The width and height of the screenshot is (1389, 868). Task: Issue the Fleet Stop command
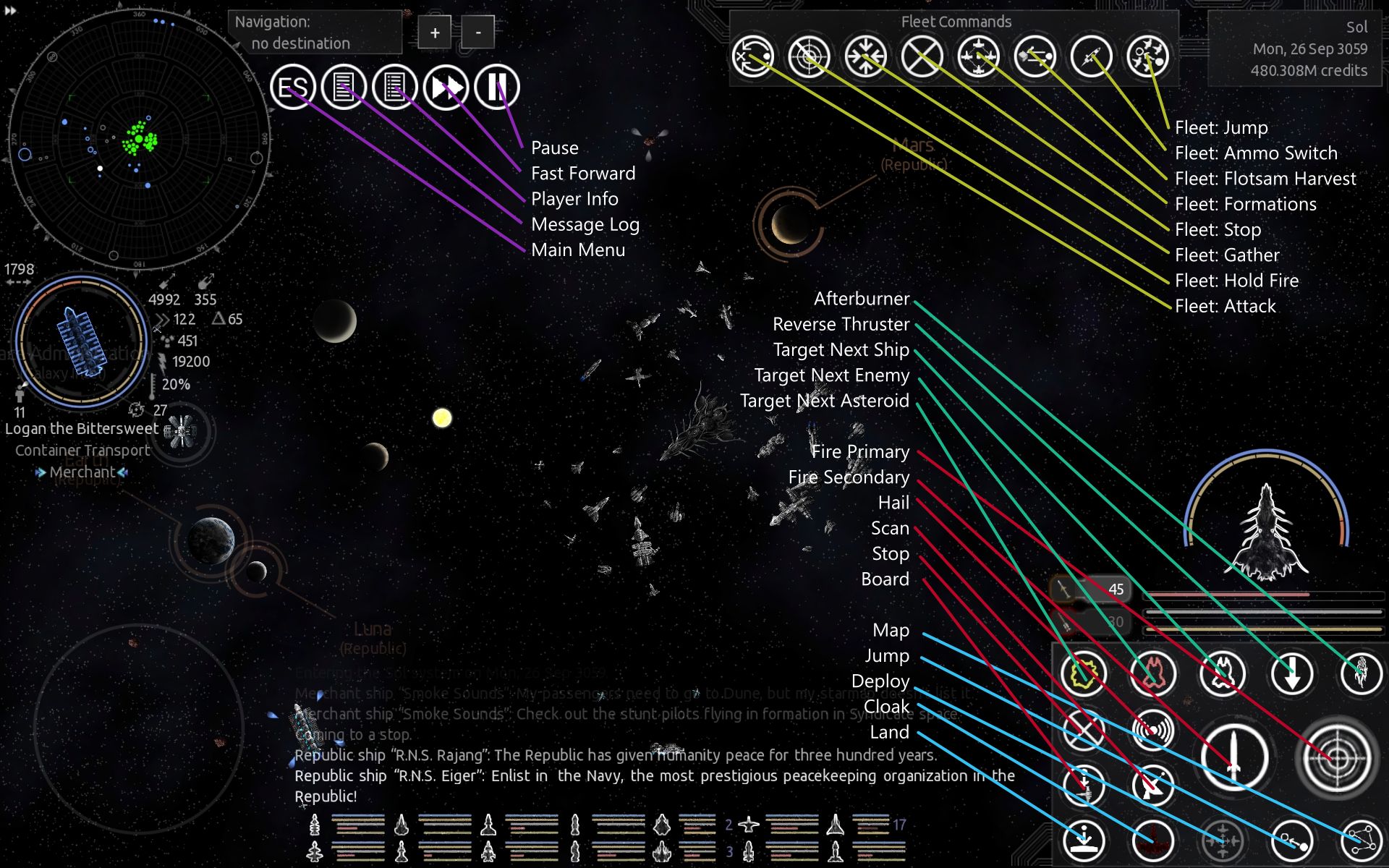point(922,56)
